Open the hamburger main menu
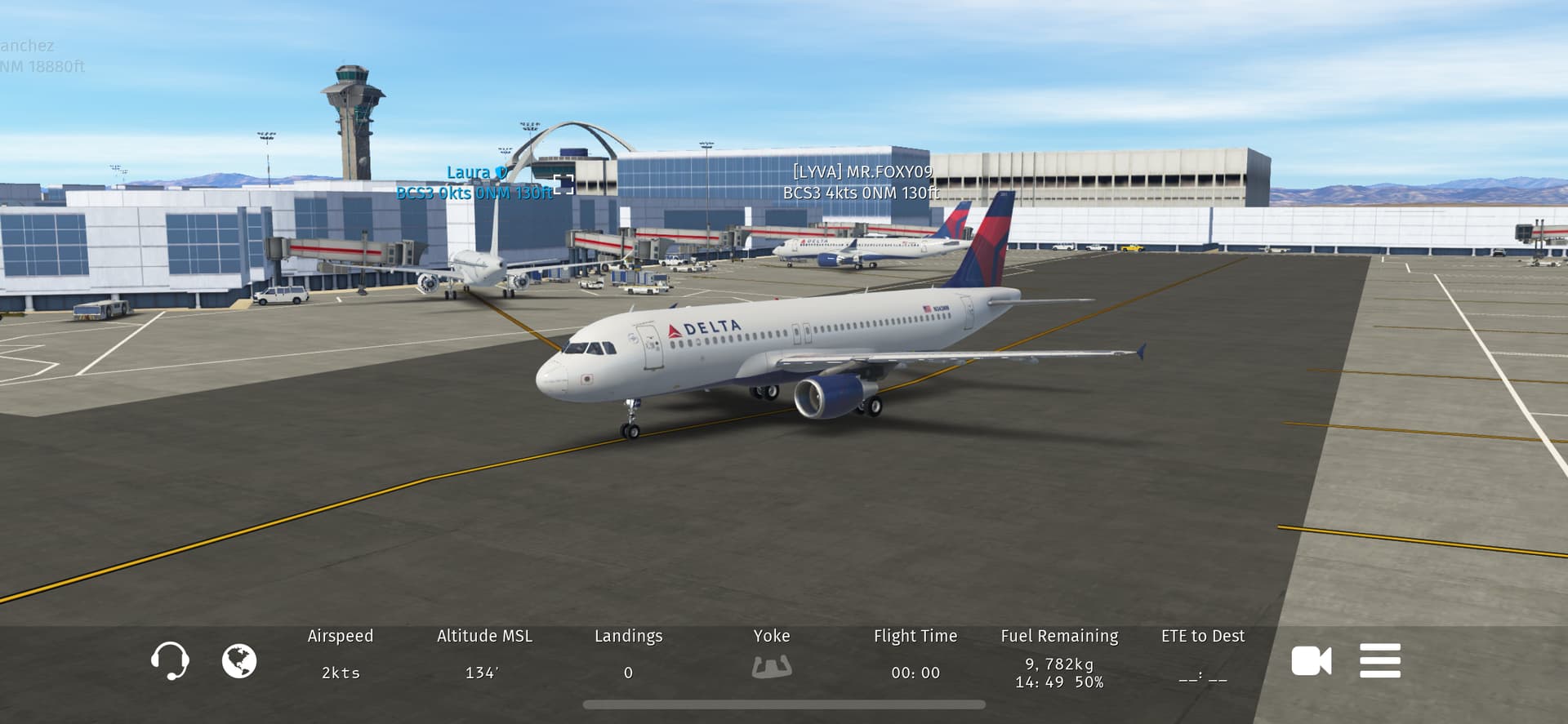Viewport: 1568px width, 724px height. (x=1380, y=660)
